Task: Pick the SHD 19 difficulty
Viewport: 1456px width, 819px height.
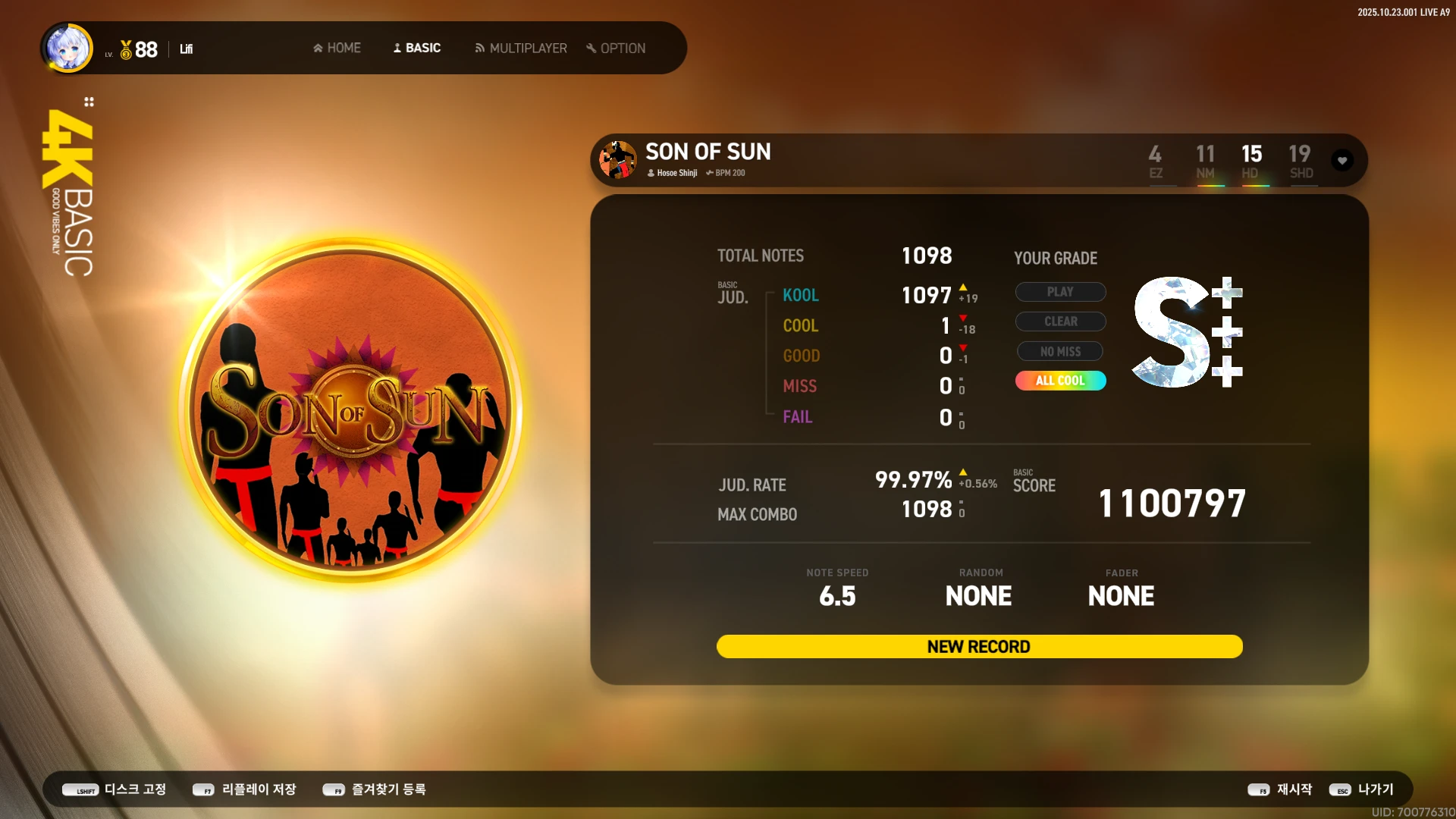Action: pyautogui.click(x=1300, y=162)
